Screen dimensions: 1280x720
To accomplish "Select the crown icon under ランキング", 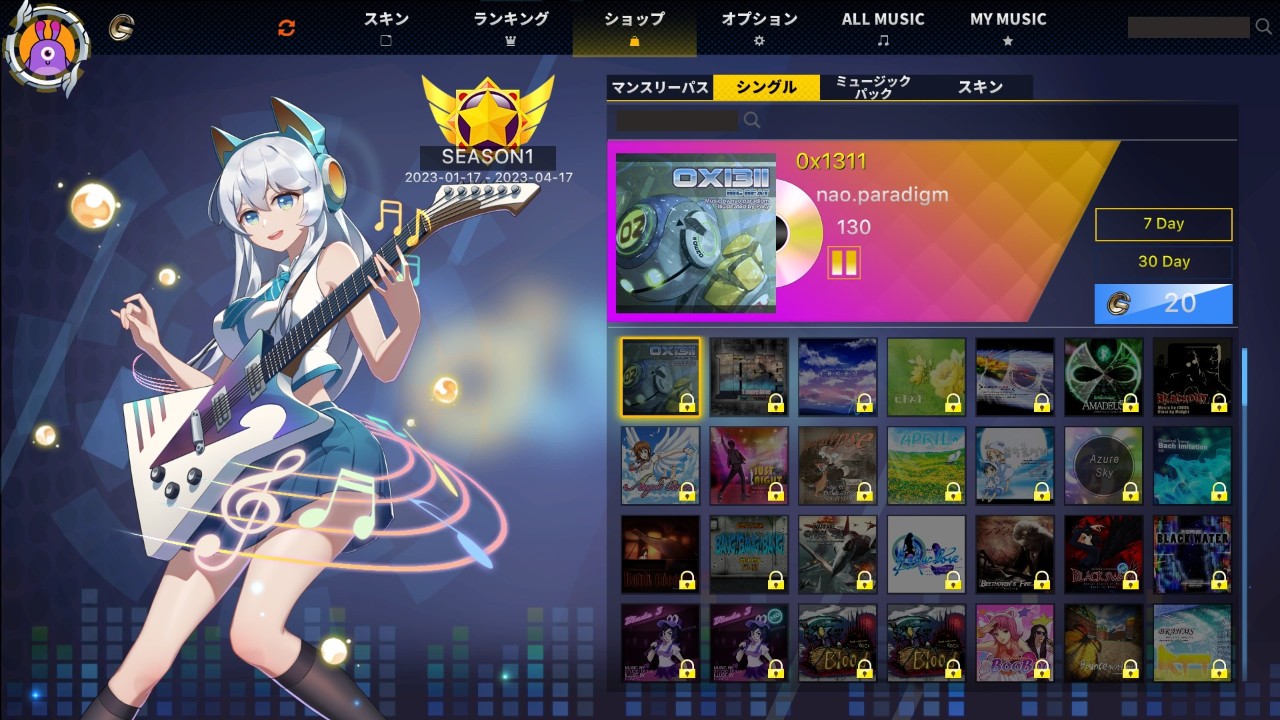I will [510, 40].
